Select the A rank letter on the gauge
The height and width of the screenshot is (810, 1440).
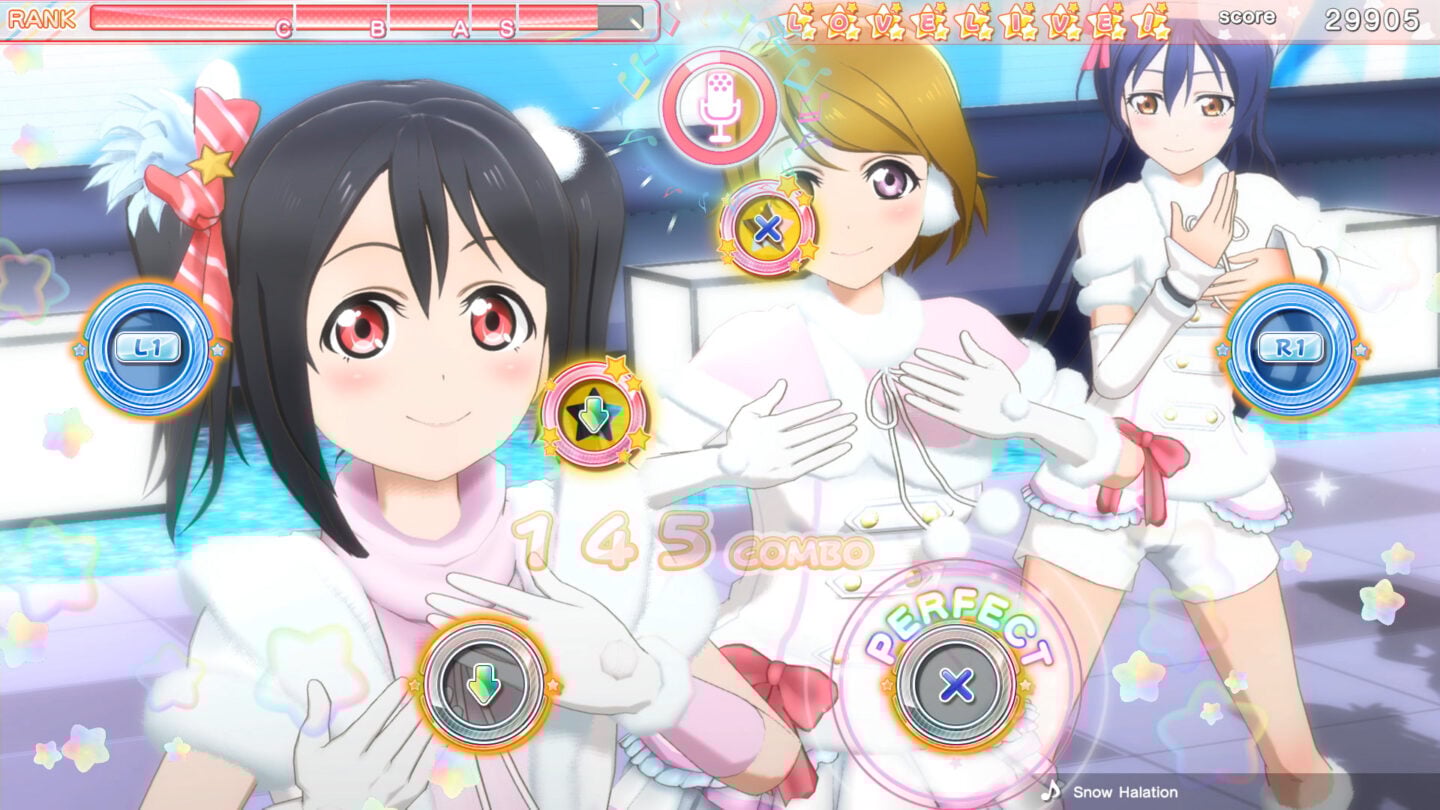click(459, 27)
